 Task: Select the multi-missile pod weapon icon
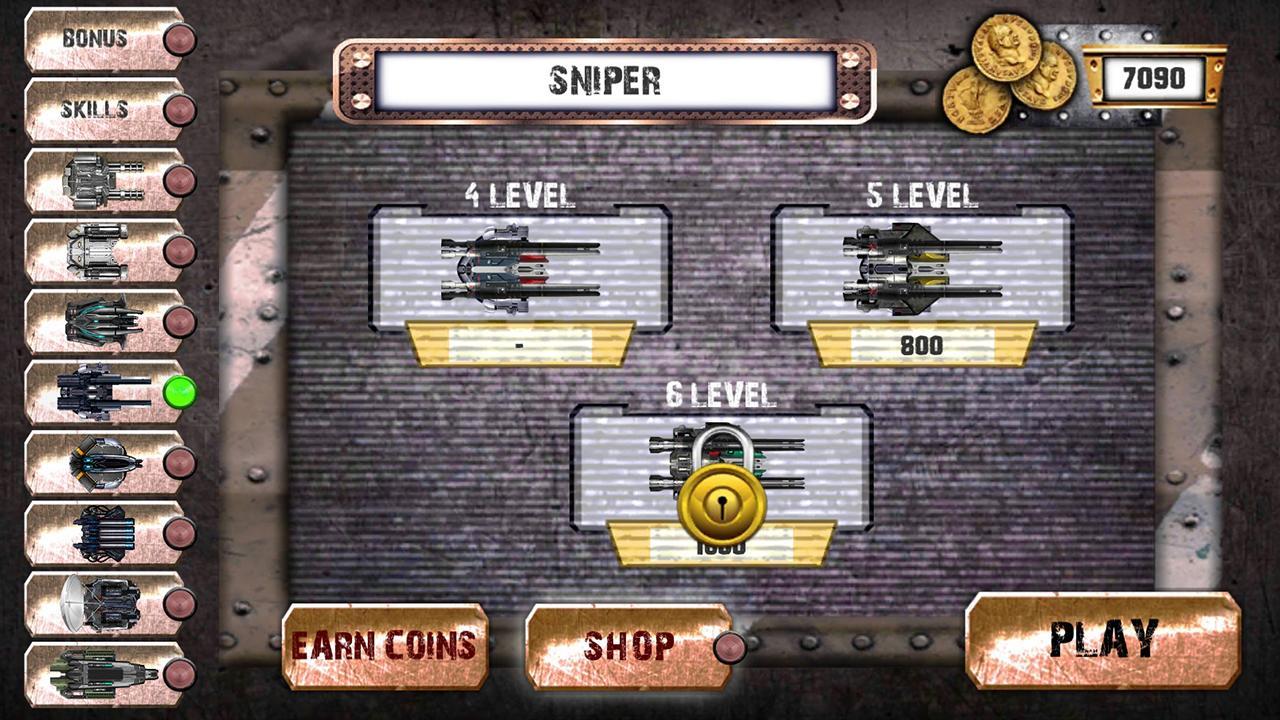pos(100,533)
